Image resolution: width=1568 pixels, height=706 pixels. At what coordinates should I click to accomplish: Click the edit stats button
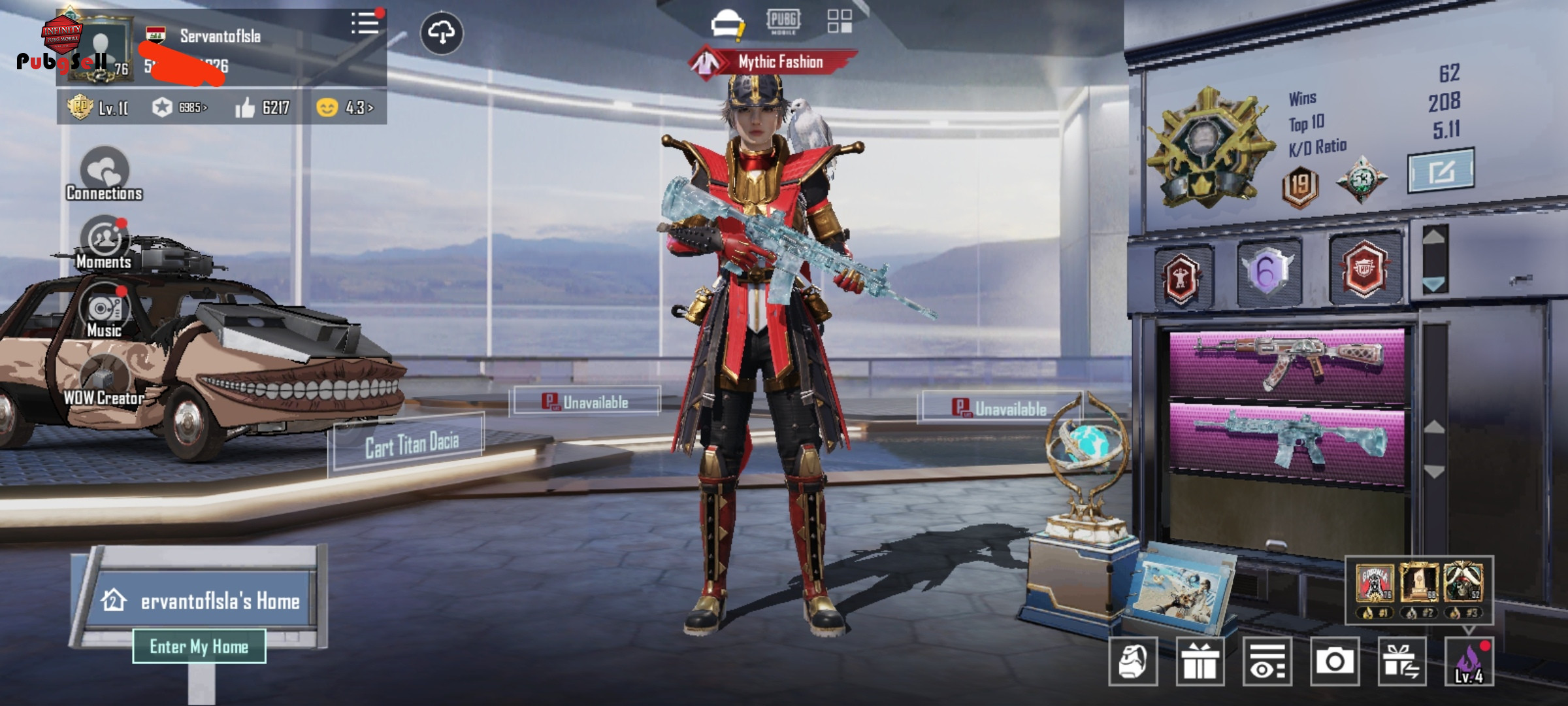point(1440,171)
